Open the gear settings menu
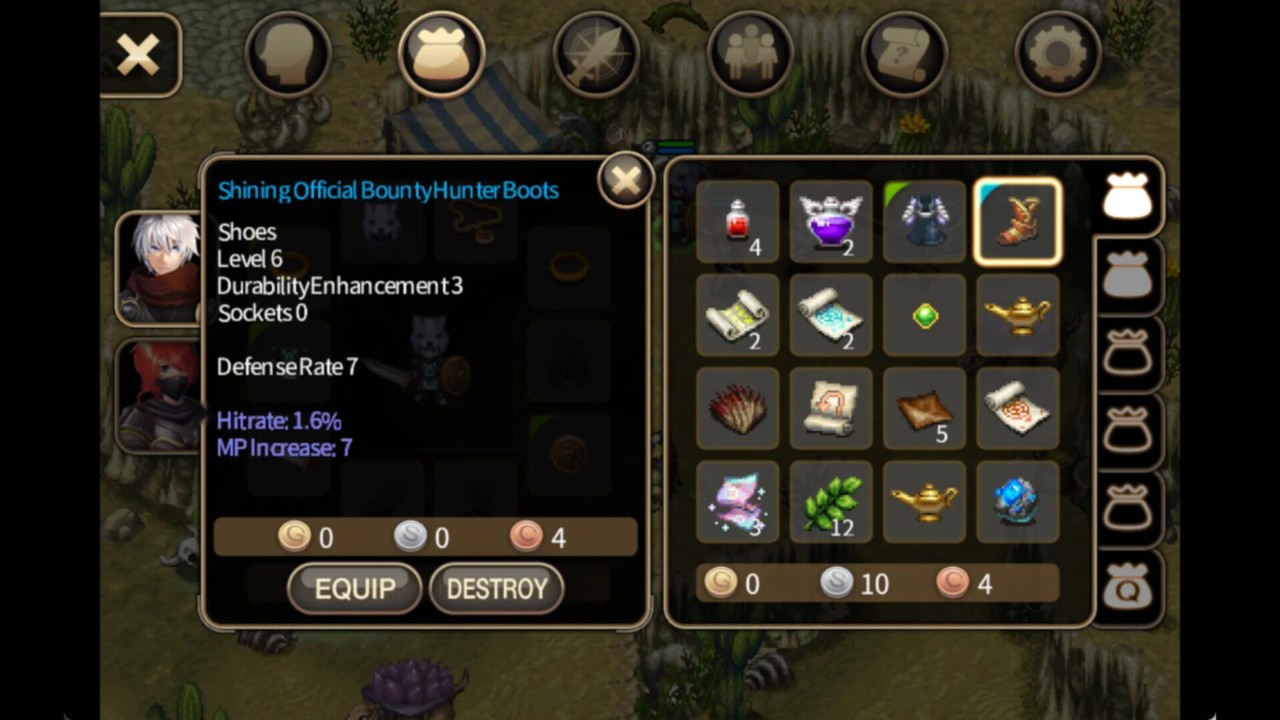The width and height of the screenshot is (1280, 720). pyautogui.click(x=1058, y=55)
